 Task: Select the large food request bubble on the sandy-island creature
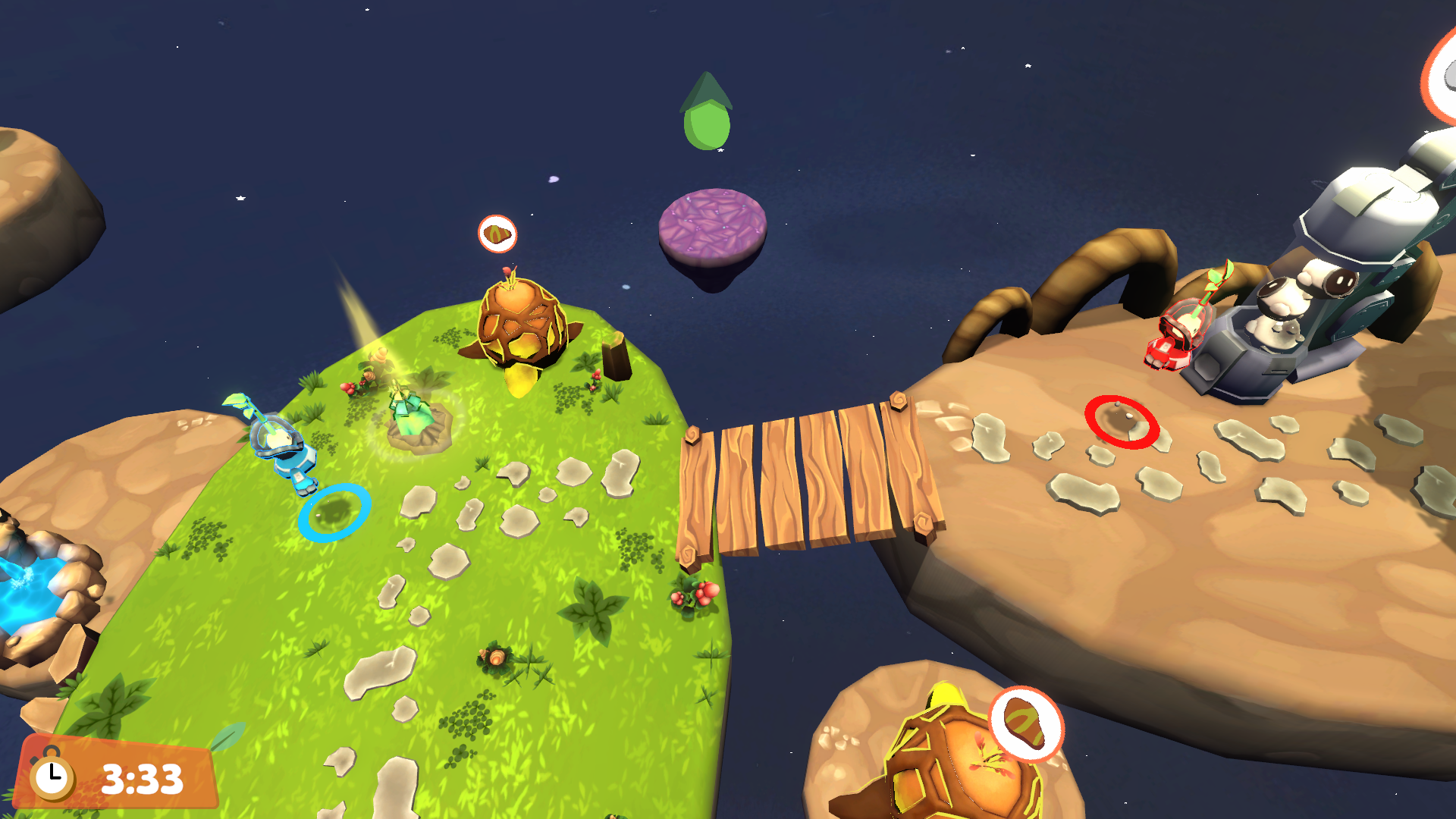[1026, 724]
